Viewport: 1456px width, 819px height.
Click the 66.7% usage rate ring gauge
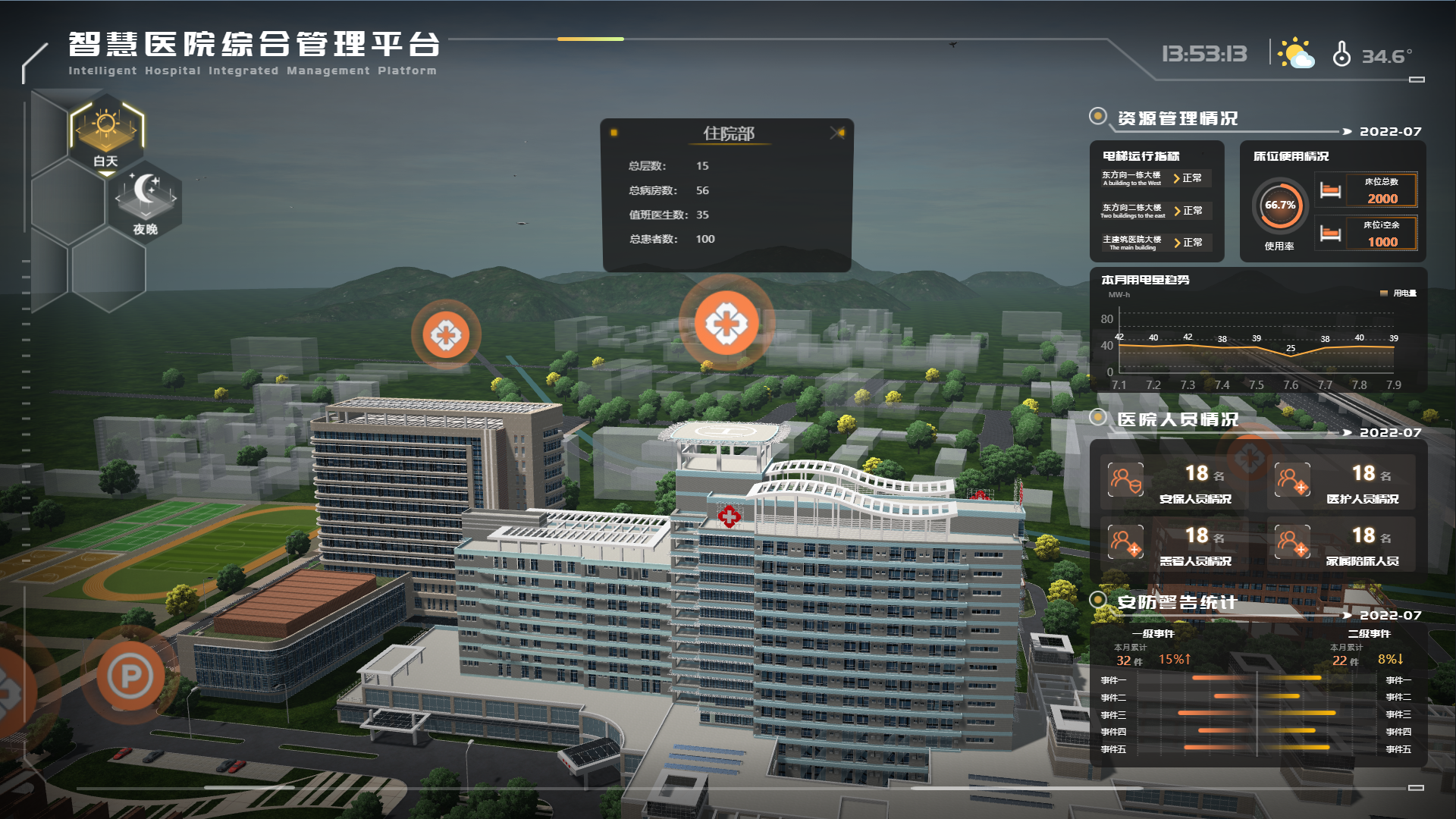(x=1279, y=206)
